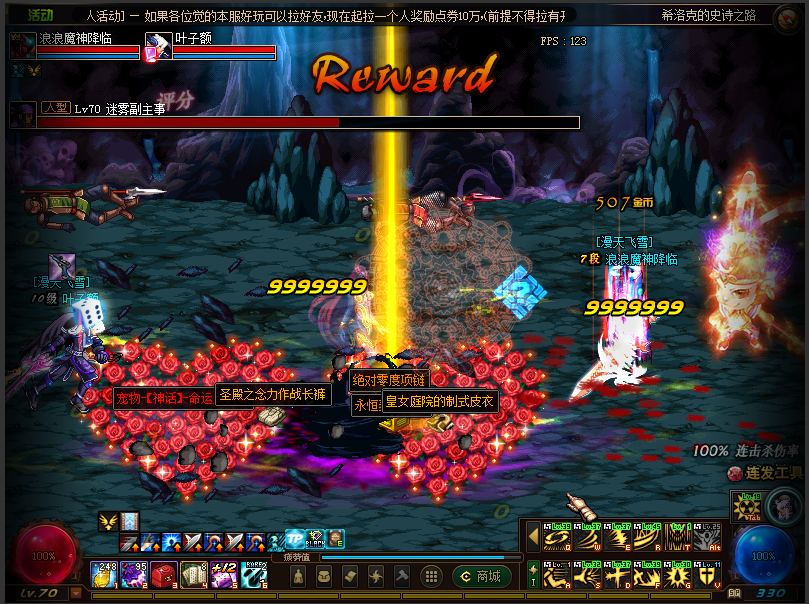
Task: Use the scroll item in quick slot 4
Action: click(x=196, y=575)
